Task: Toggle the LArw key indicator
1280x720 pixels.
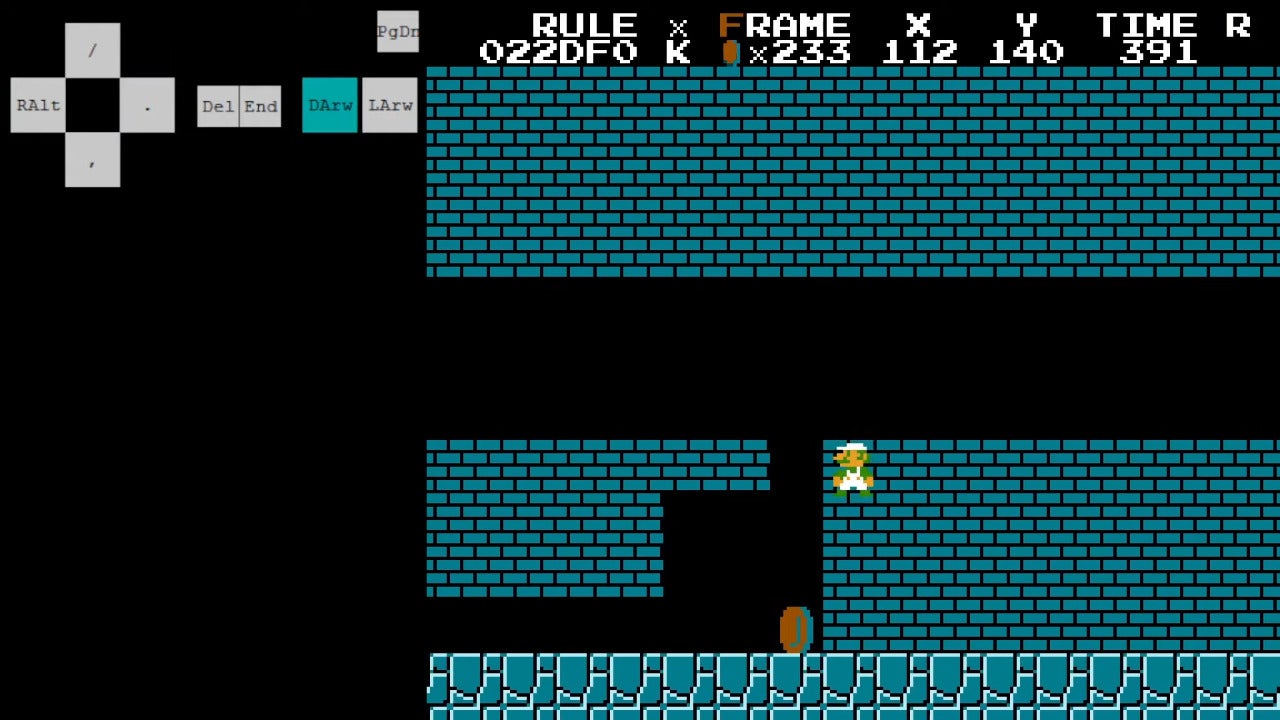Action: point(389,105)
